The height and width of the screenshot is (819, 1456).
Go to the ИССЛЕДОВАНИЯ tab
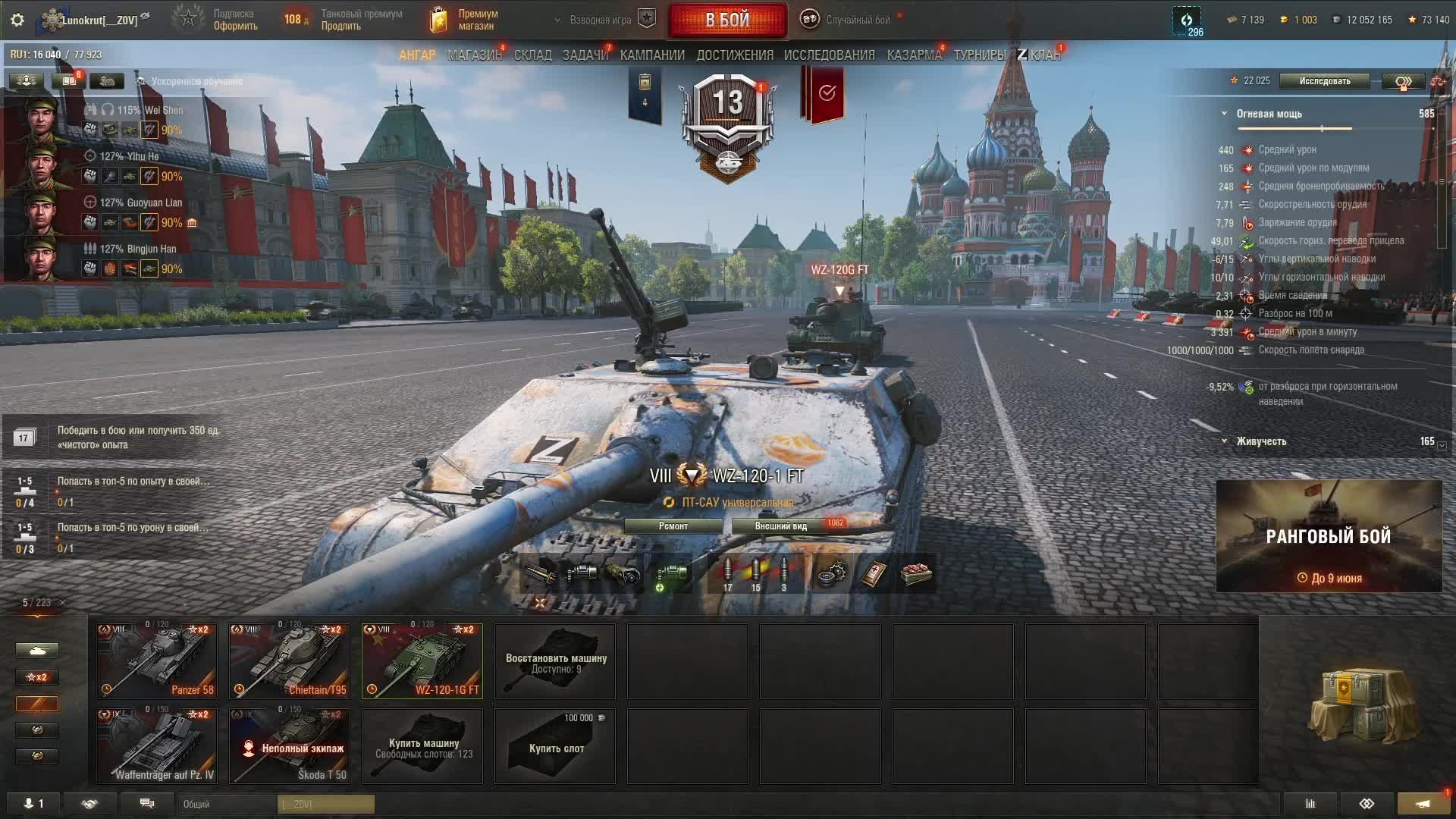829,55
